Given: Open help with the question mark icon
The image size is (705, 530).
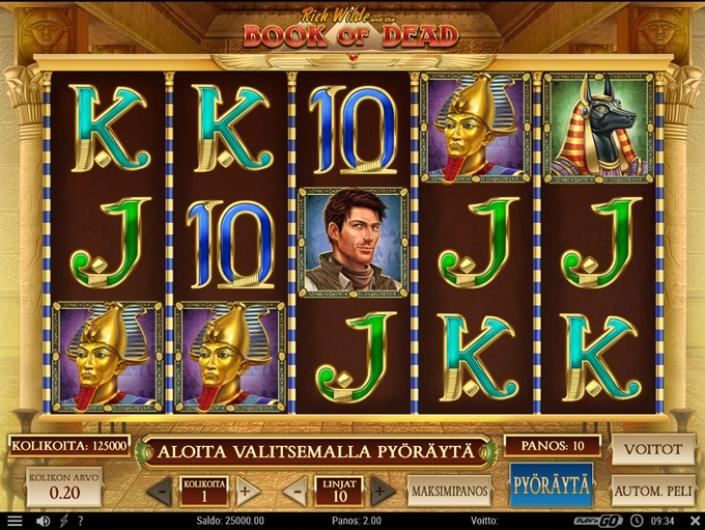Looking at the screenshot, I should point(82,521).
